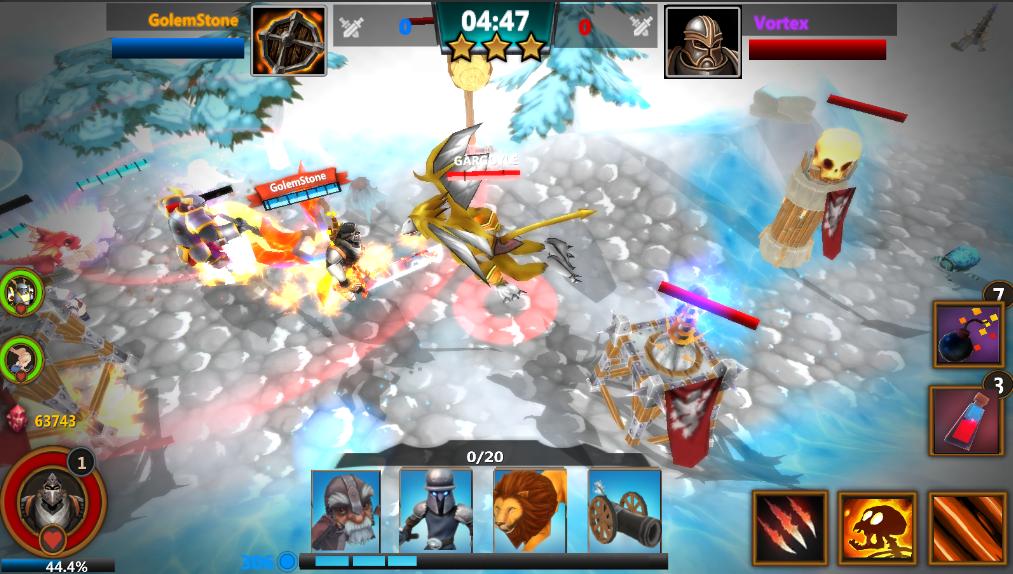Cast the flaming skull ability

(877, 527)
